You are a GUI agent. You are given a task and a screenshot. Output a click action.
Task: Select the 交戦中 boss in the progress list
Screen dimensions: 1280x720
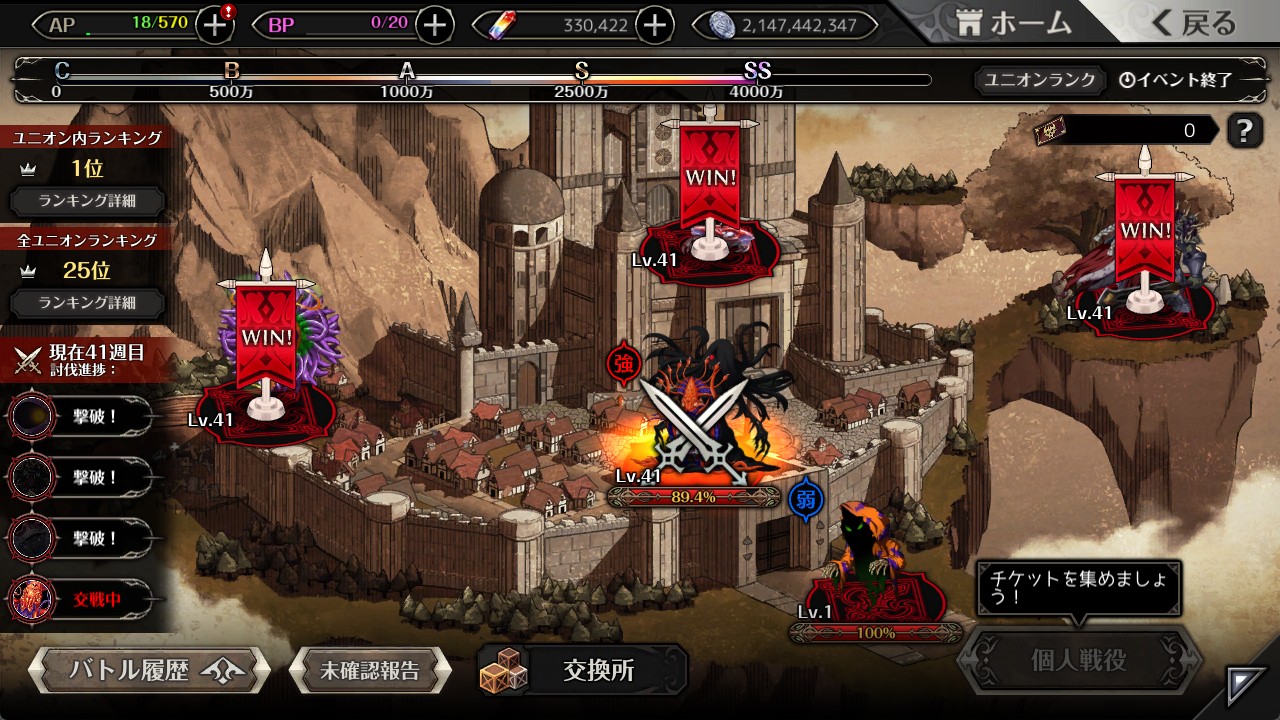(80, 600)
